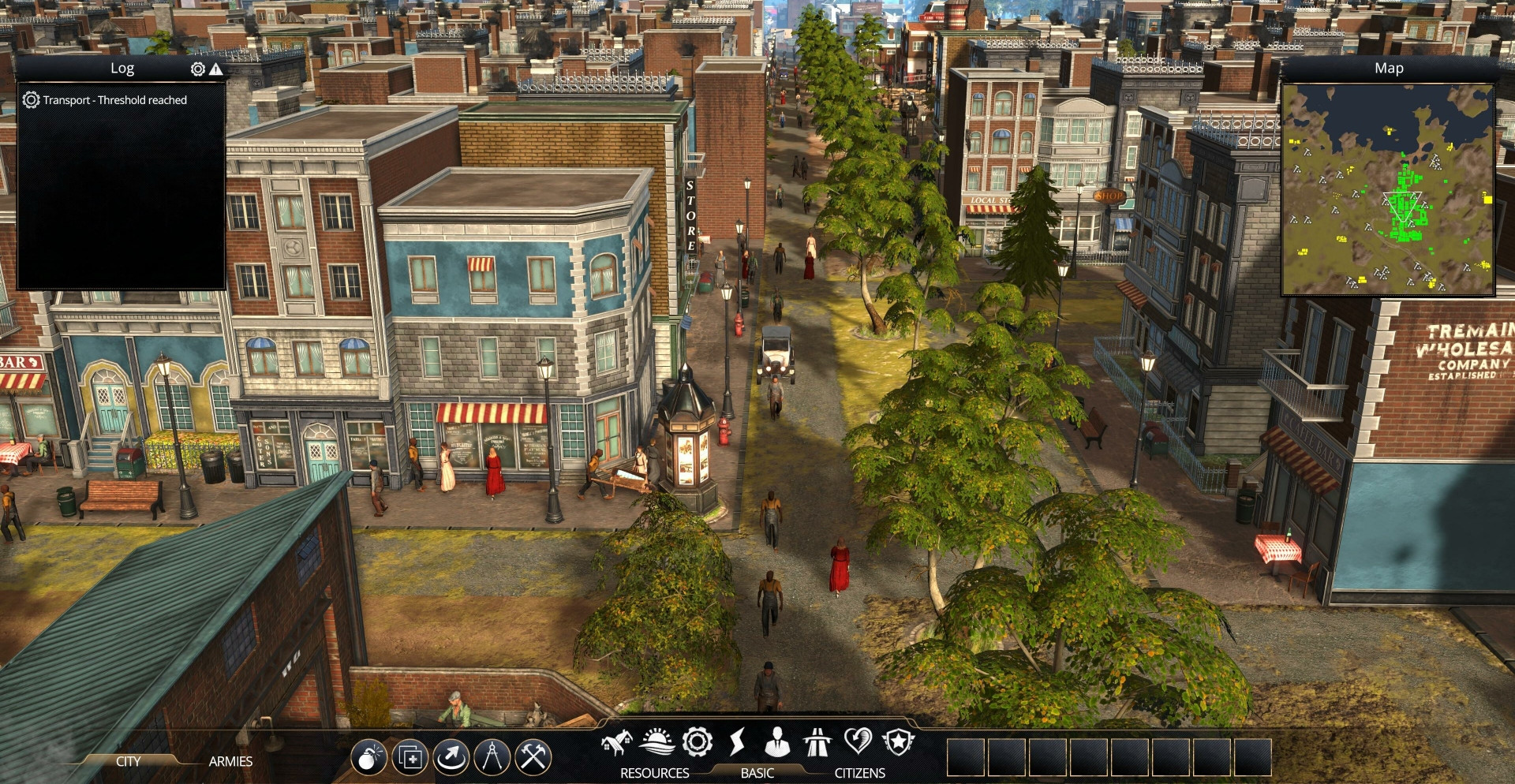Pick the highway road category icon
The height and width of the screenshot is (784, 1515).
pyautogui.click(x=817, y=742)
